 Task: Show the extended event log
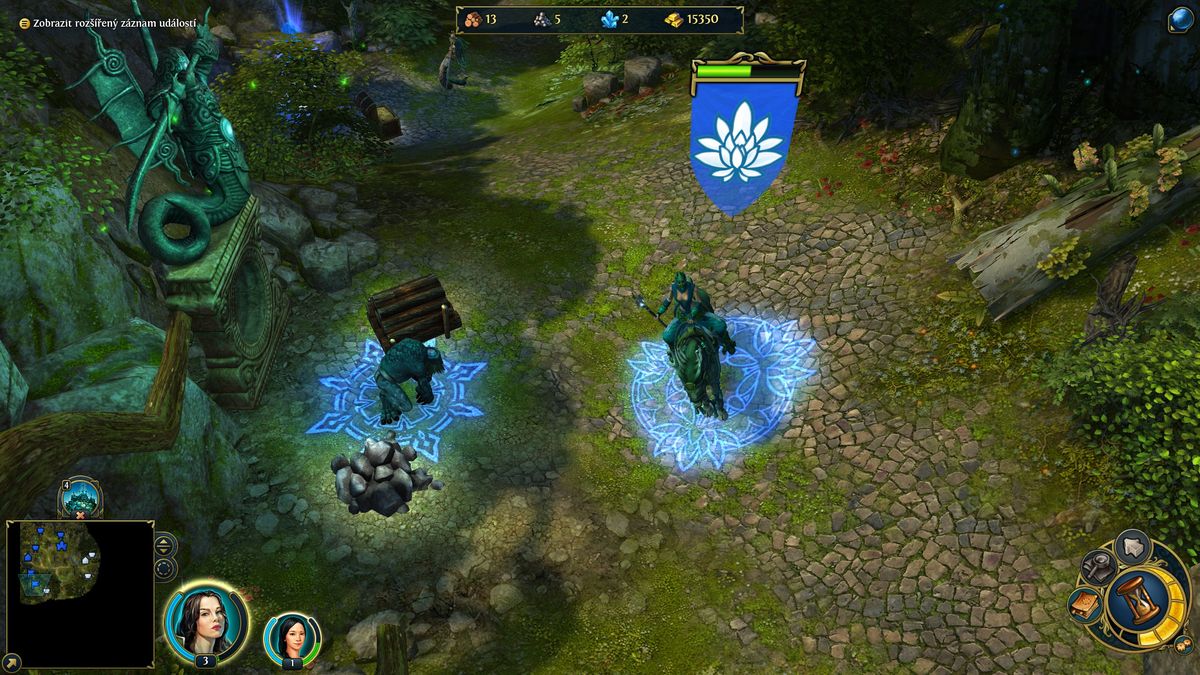tap(101, 22)
